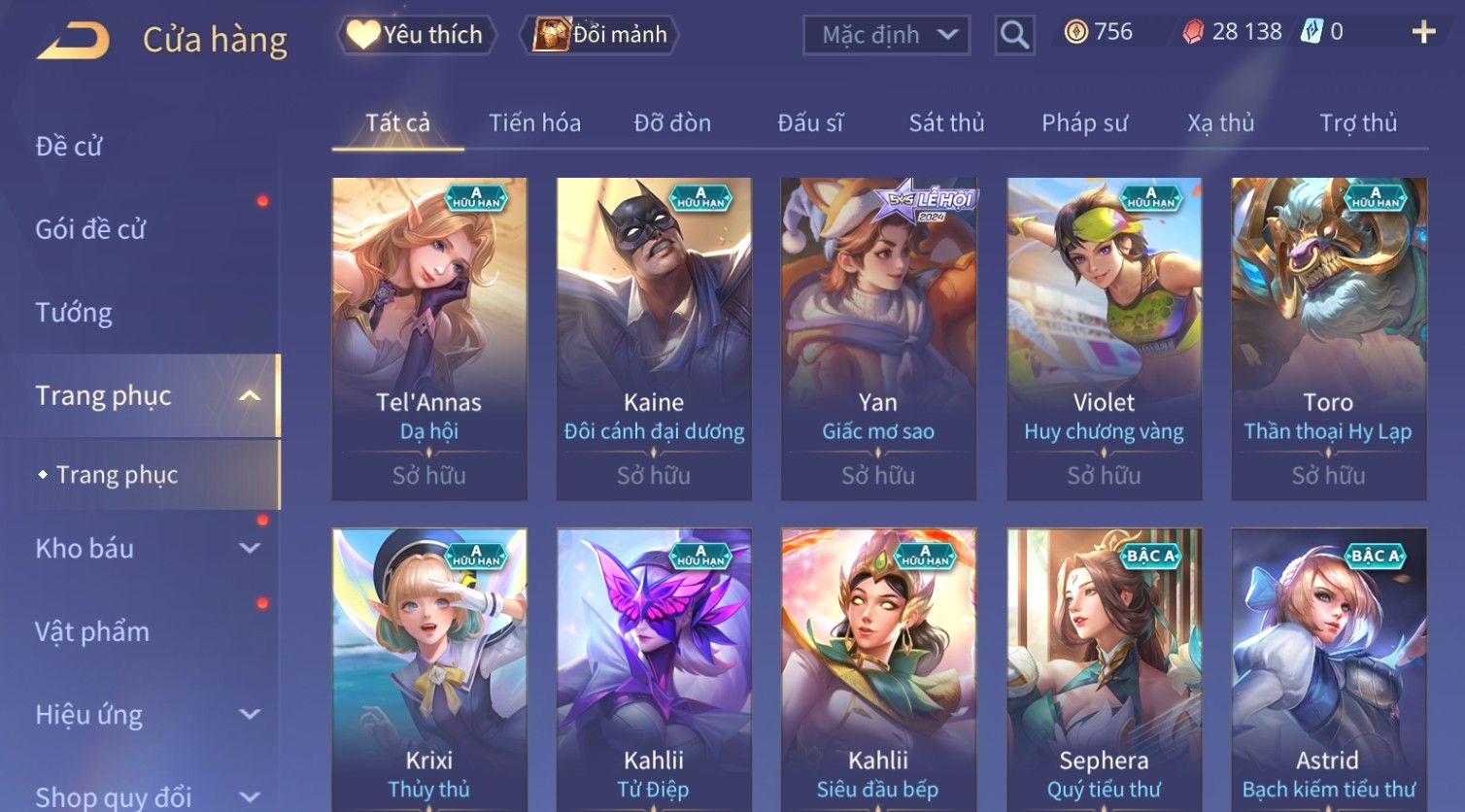1465x812 pixels.
Task: Select the Tel'Annas Dạ hội skin card
Action: click(x=429, y=338)
